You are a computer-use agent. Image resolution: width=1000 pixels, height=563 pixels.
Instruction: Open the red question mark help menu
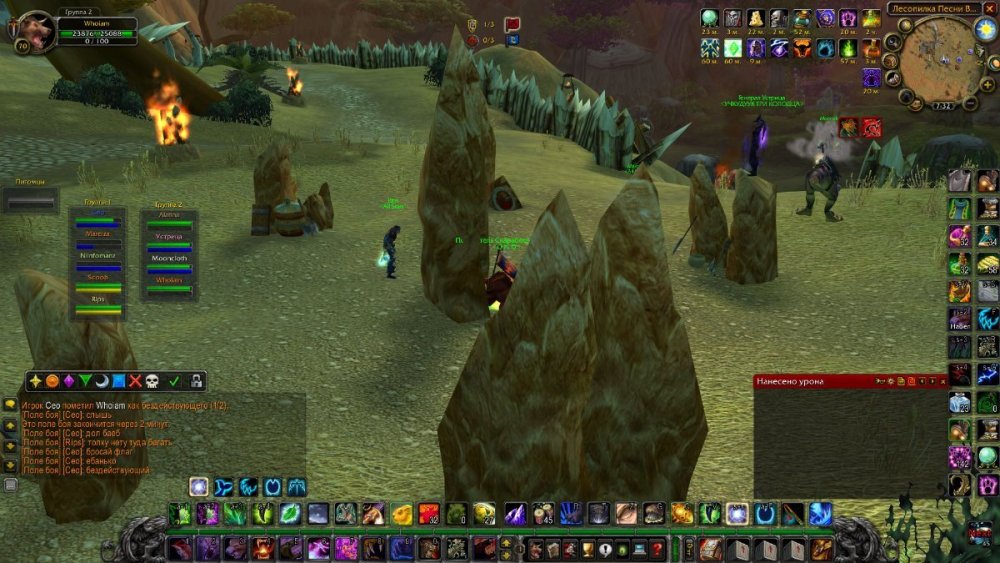(657, 548)
